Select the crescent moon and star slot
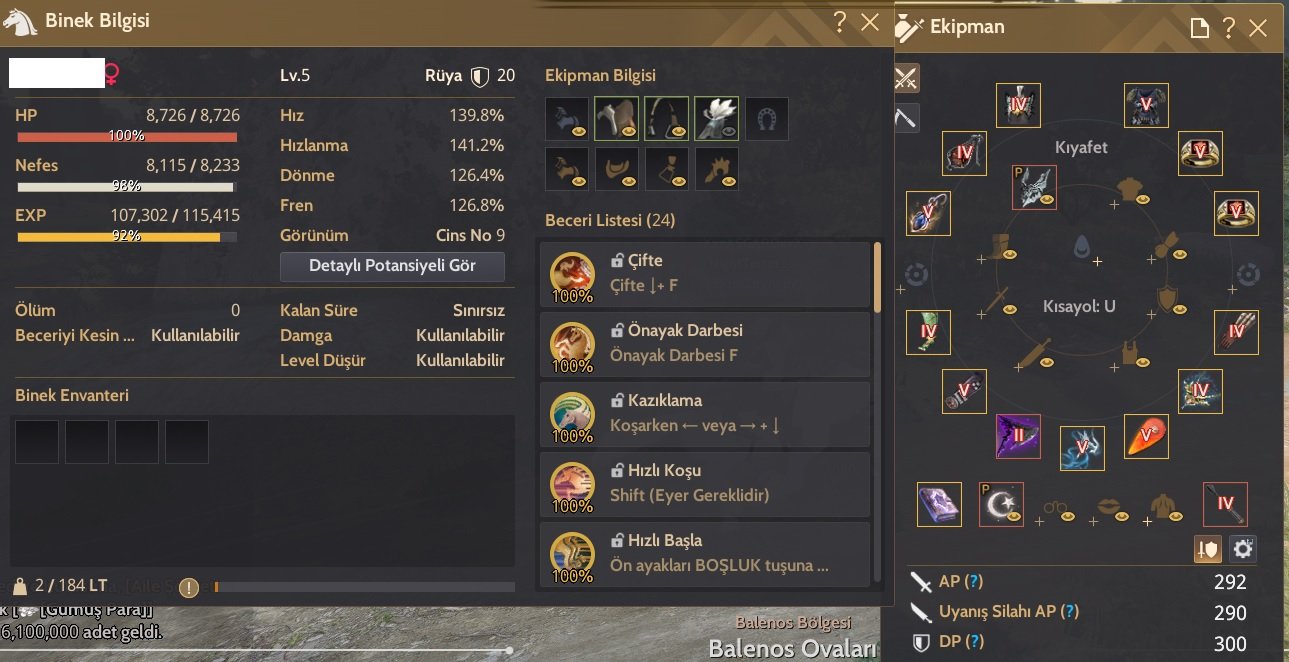This screenshot has width=1289, height=662. [x=1000, y=504]
